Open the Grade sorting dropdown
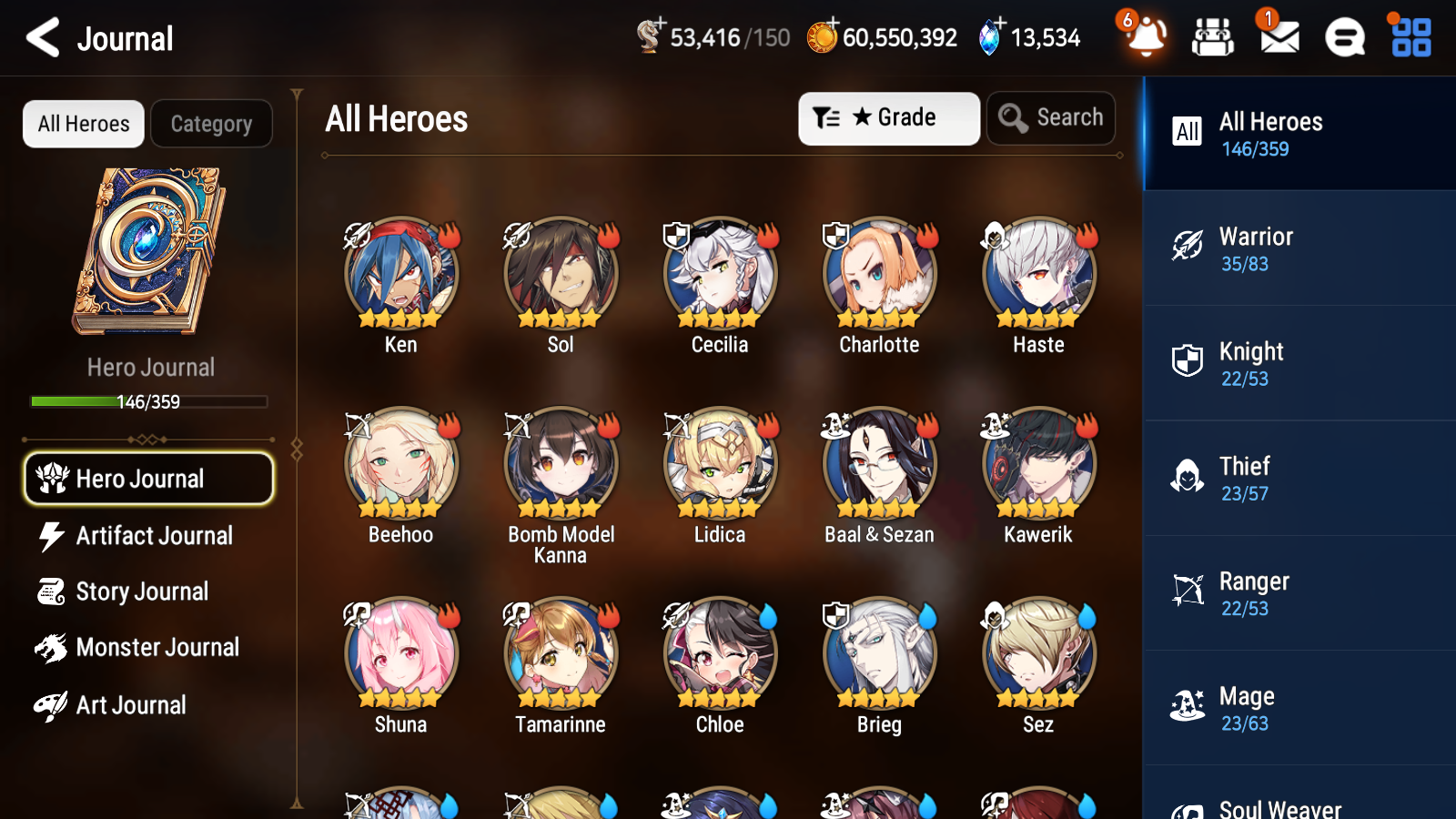The height and width of the screenshot is (819, 1456). (888, 117)
